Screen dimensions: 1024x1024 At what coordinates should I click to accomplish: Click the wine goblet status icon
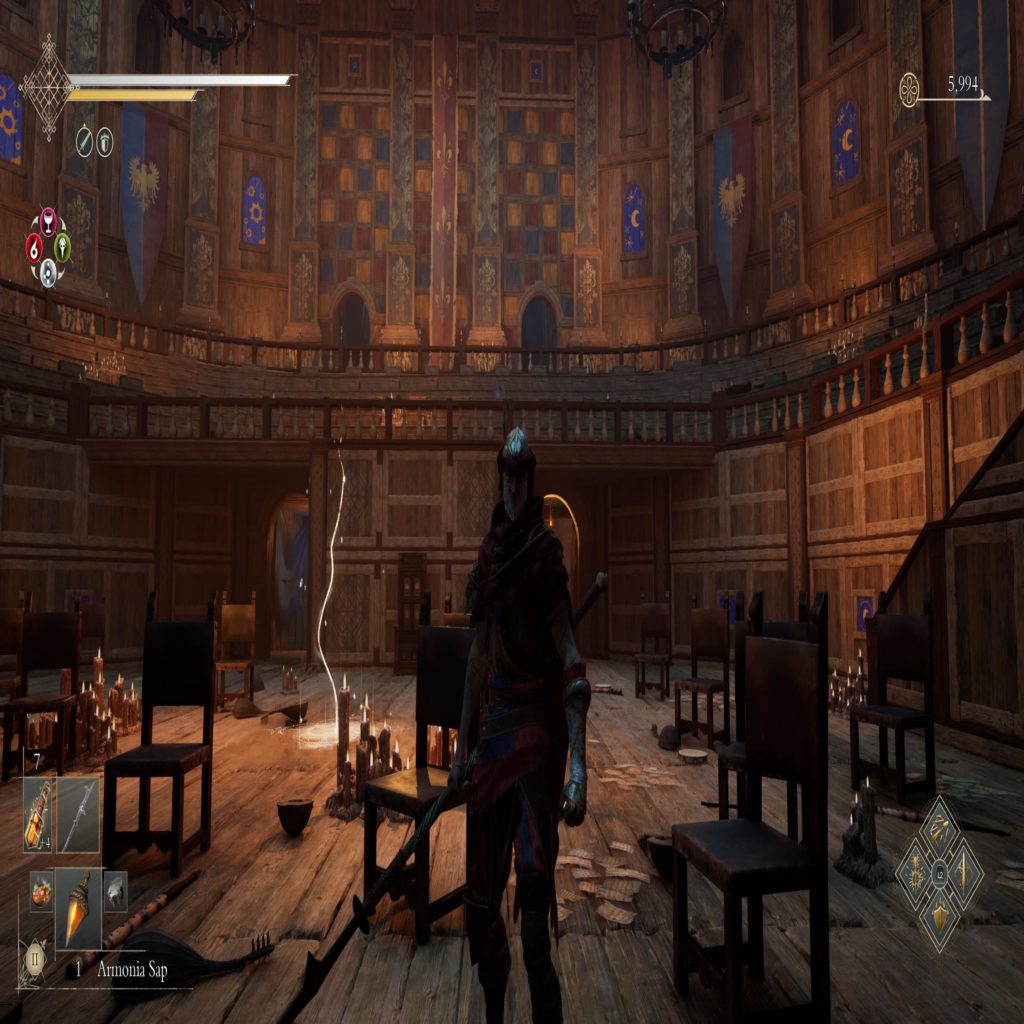[x=47, y=222]
